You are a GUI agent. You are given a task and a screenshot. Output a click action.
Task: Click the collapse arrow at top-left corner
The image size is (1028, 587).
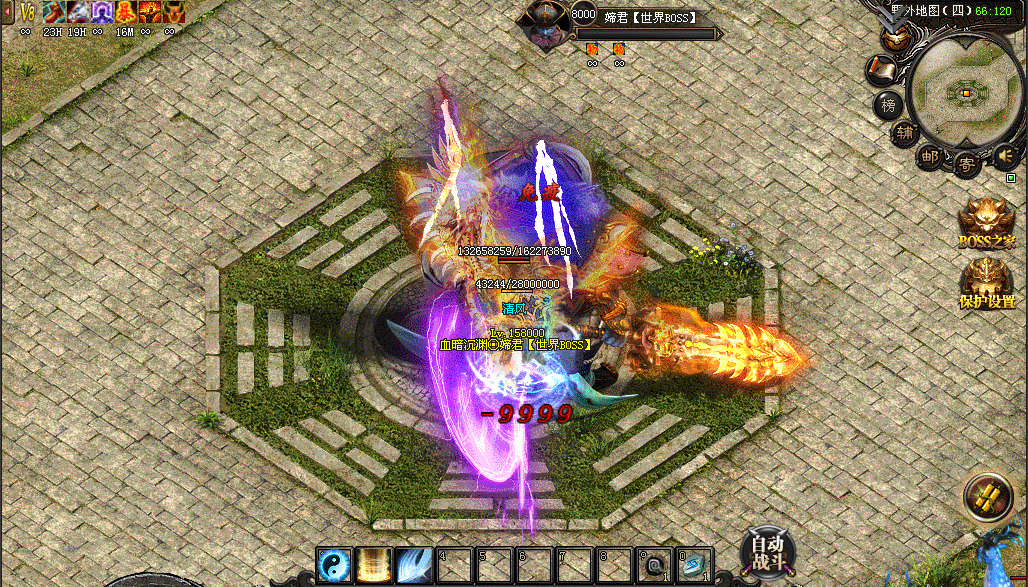click(x=7, y=12)
